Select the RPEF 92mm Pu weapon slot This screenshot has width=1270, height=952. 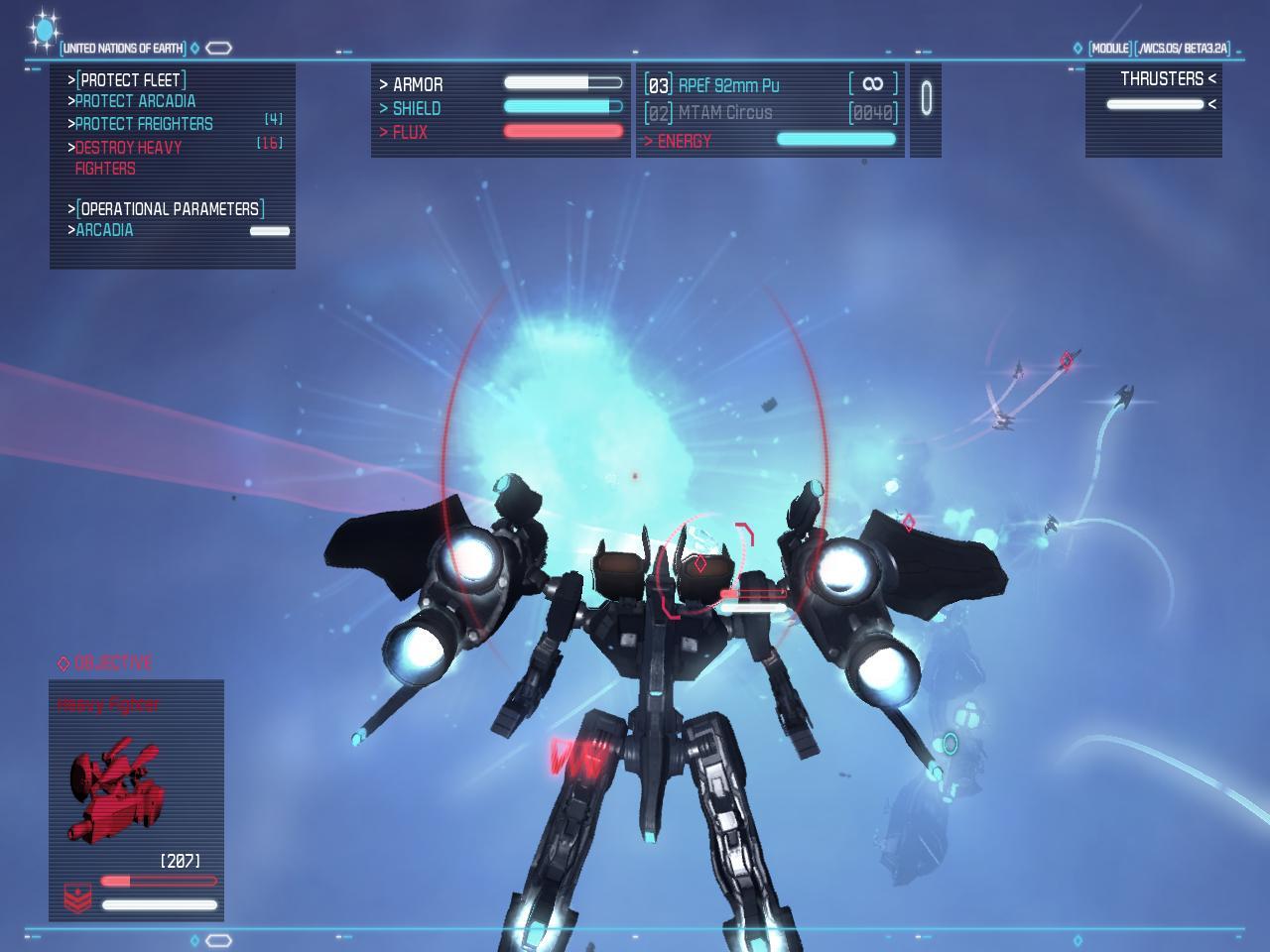coord(728,85)
